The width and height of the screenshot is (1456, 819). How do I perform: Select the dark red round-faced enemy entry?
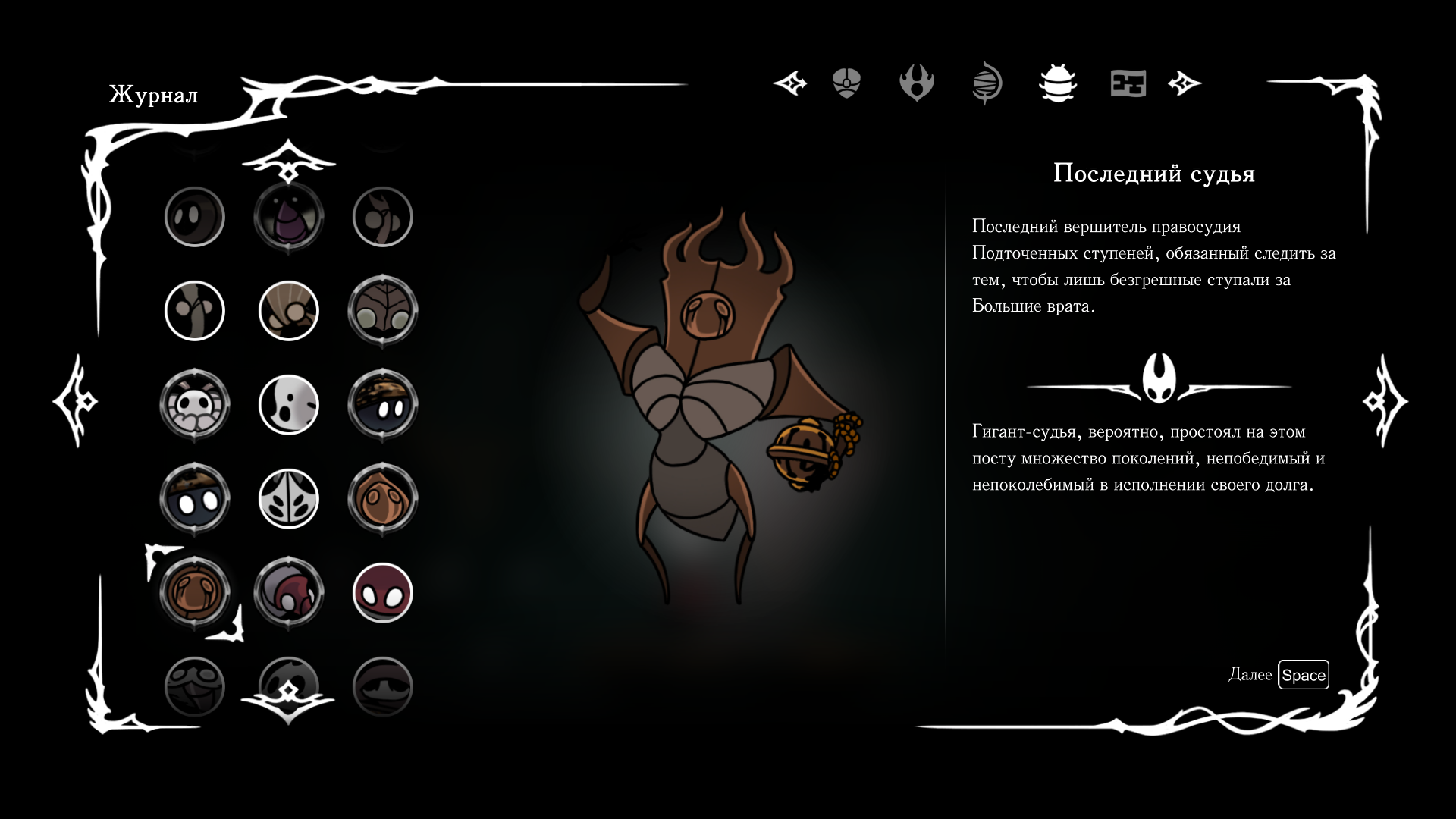point(382,593)
